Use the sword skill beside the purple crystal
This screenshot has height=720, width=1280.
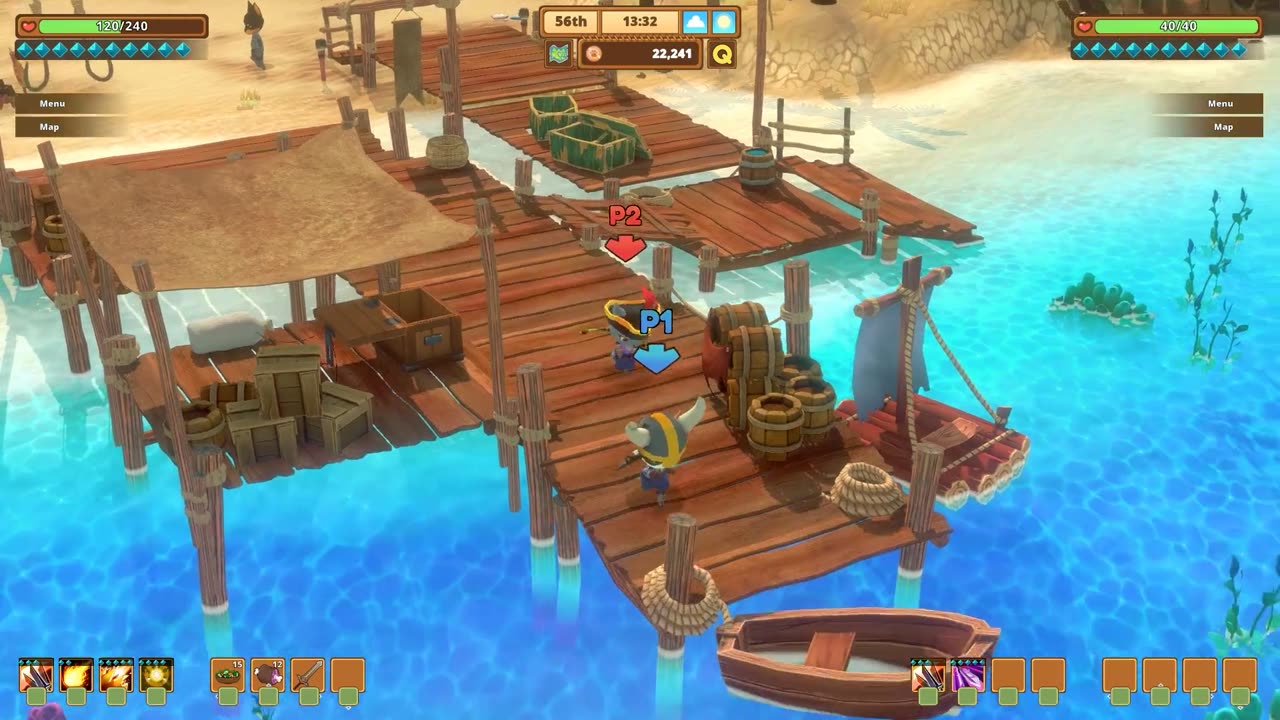point(928,676)
